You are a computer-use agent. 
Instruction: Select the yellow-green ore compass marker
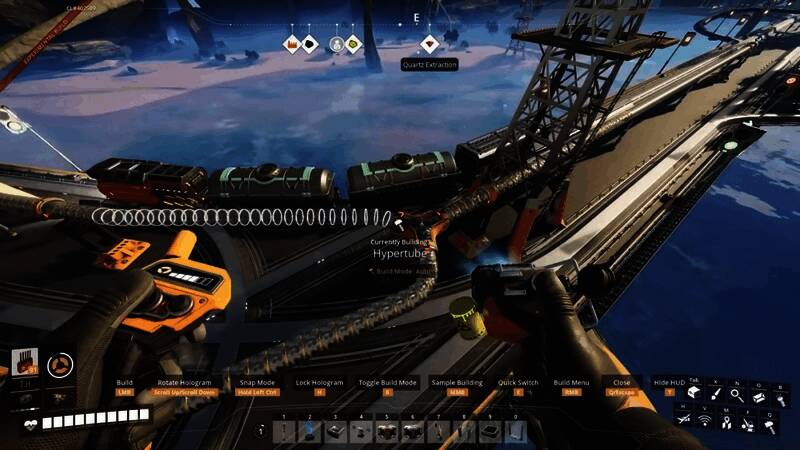[353, 44]
